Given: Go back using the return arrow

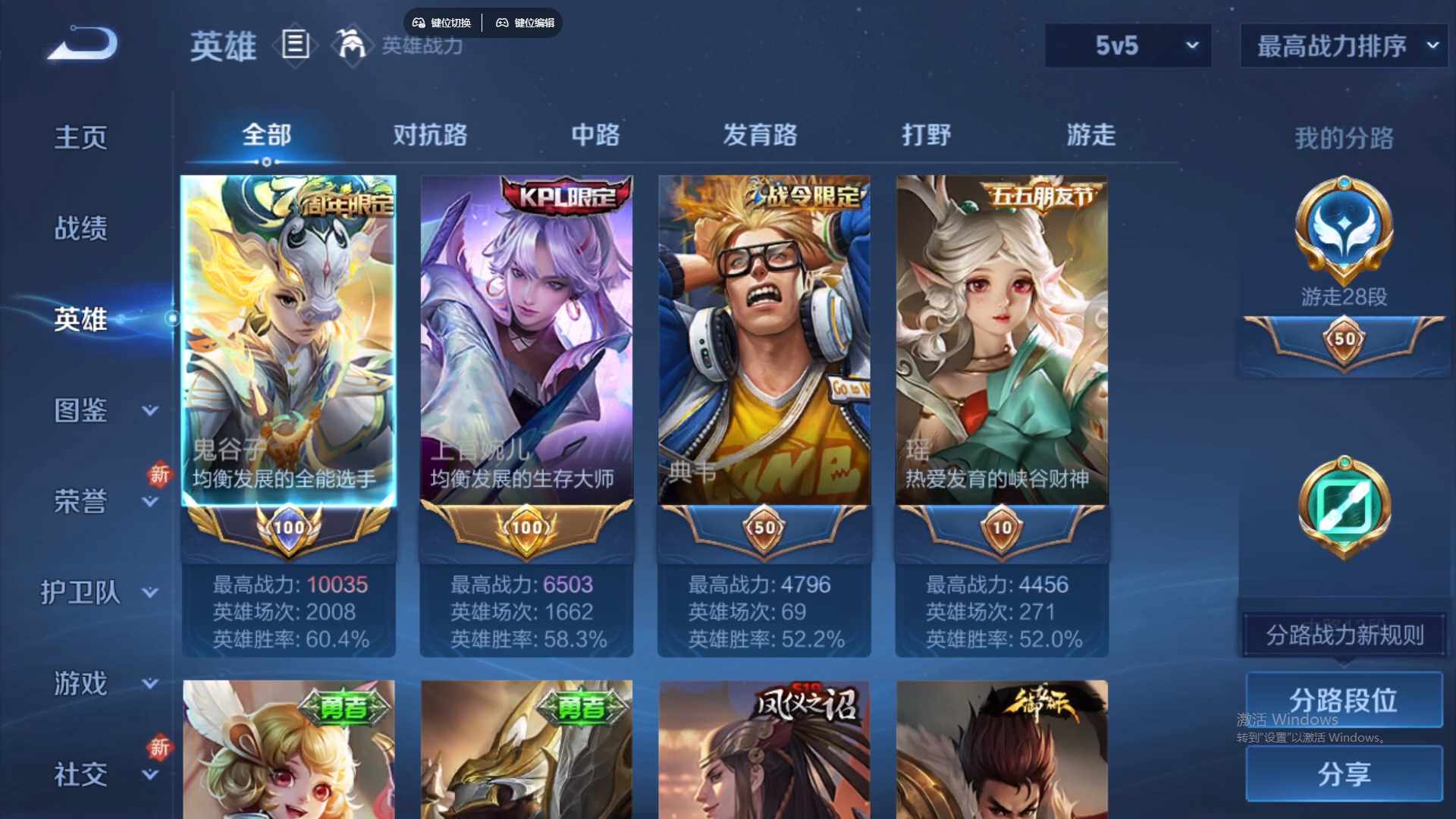Looking at the screenshot, I should point(83,44).
